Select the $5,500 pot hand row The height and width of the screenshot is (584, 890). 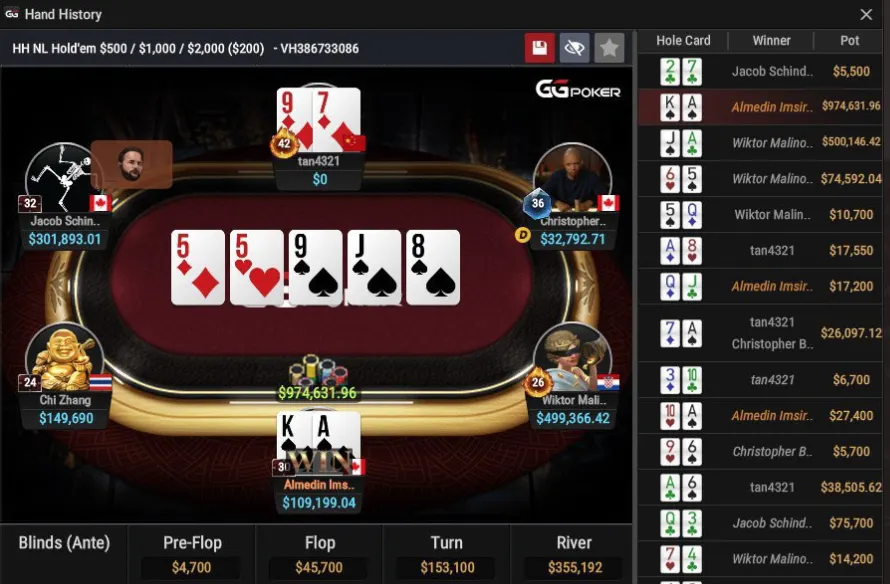tap(764, 72)
